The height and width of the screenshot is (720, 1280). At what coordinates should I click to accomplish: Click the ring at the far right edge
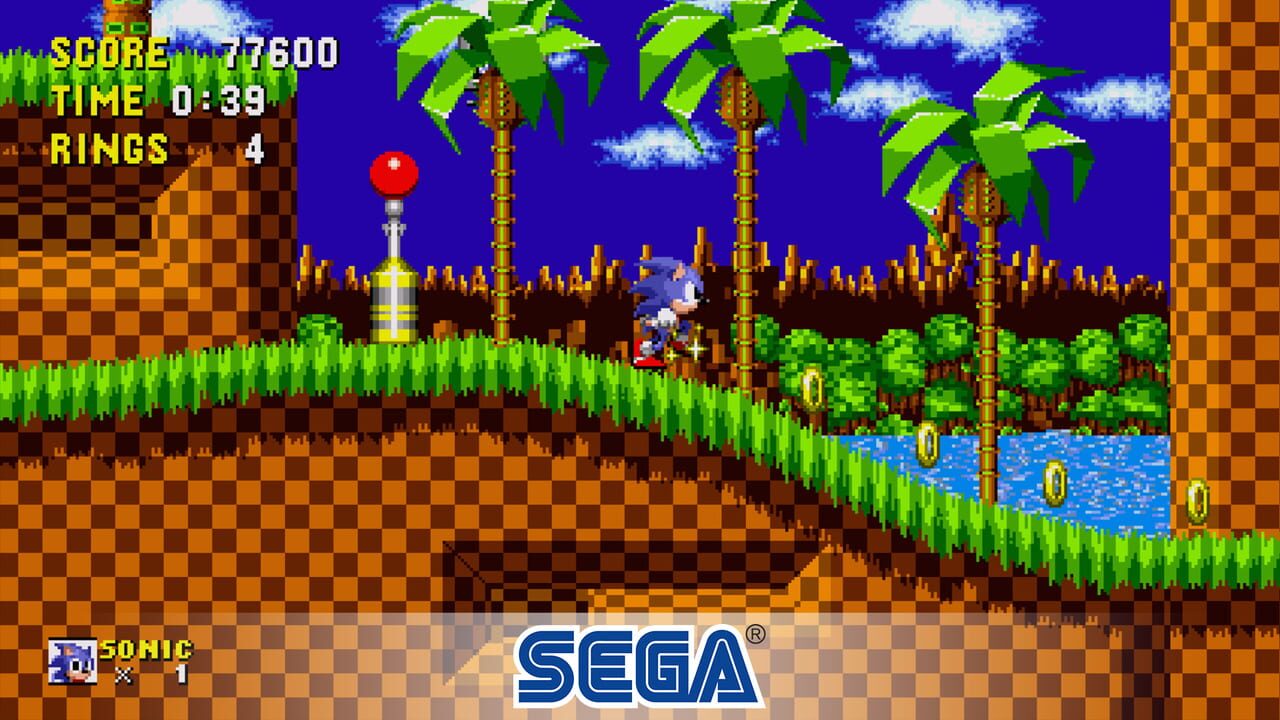tap(1197, 500)
